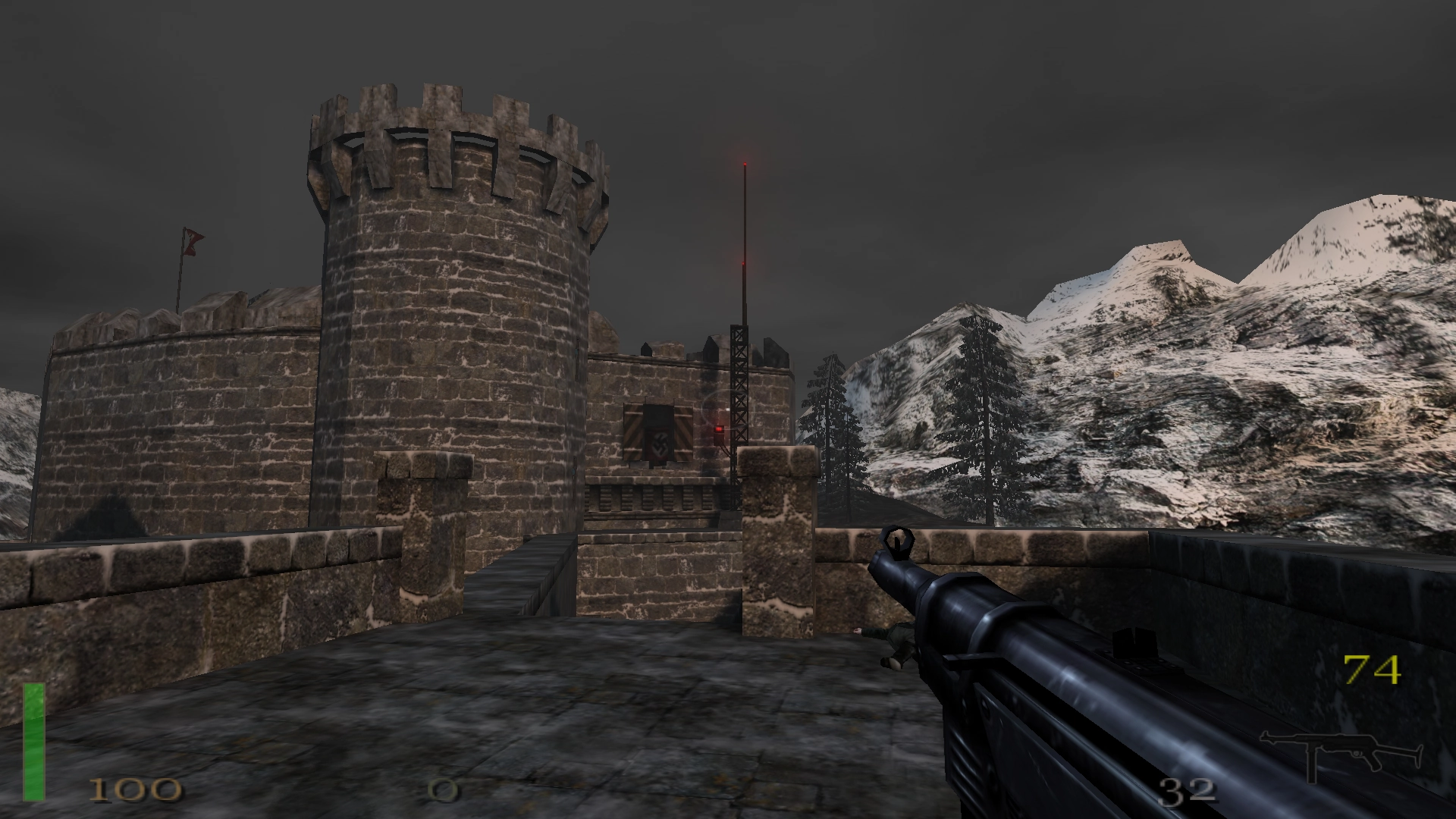Toggle the ammo counter showing 32
The image size is (1456, 819).
coord(1188,792)
